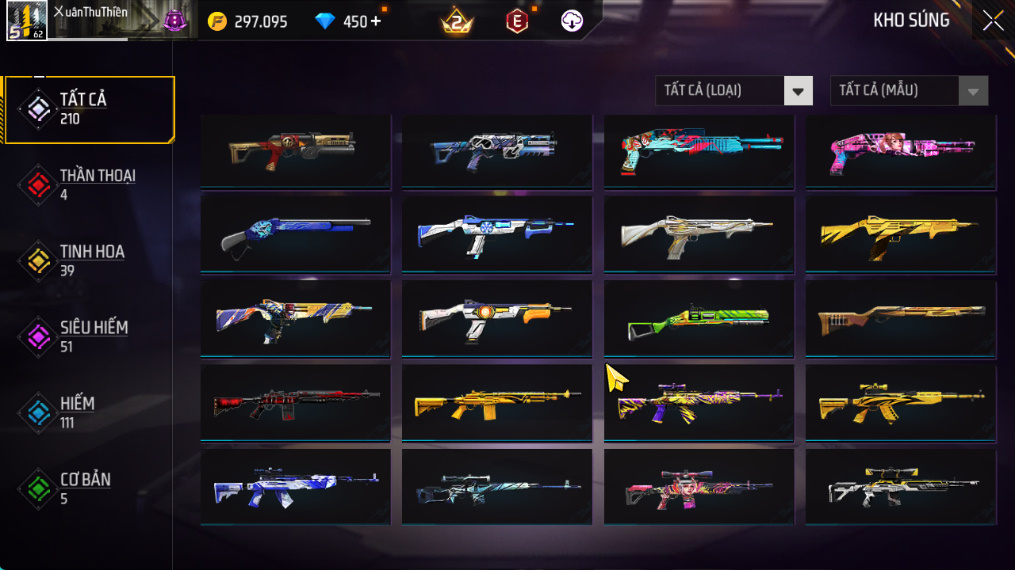This screenshot has width=1015, height=570.
Task: Open the purple guild badge icon
Action: [175, 20]
